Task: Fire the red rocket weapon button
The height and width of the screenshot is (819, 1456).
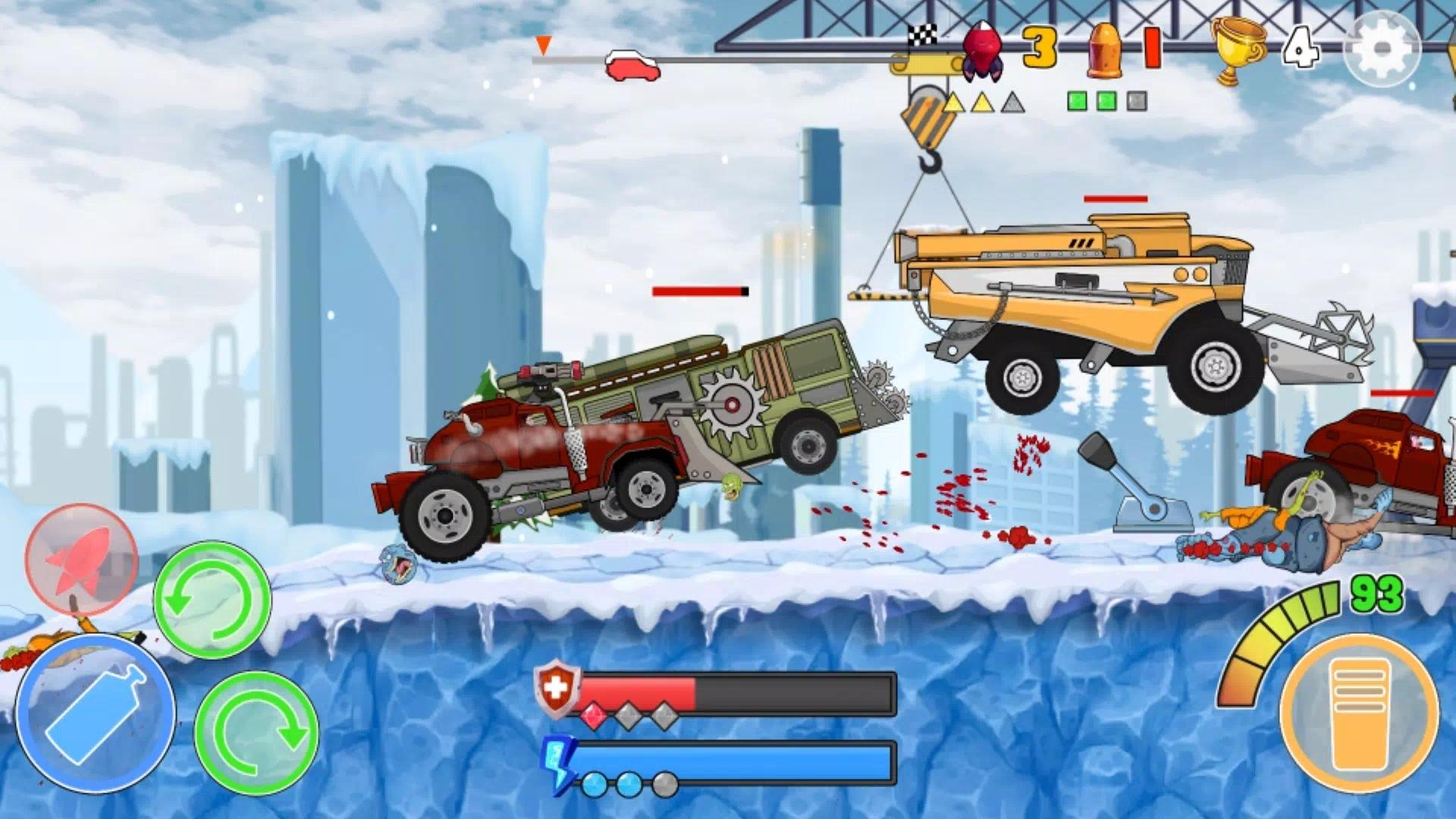Action: point(81,559)
